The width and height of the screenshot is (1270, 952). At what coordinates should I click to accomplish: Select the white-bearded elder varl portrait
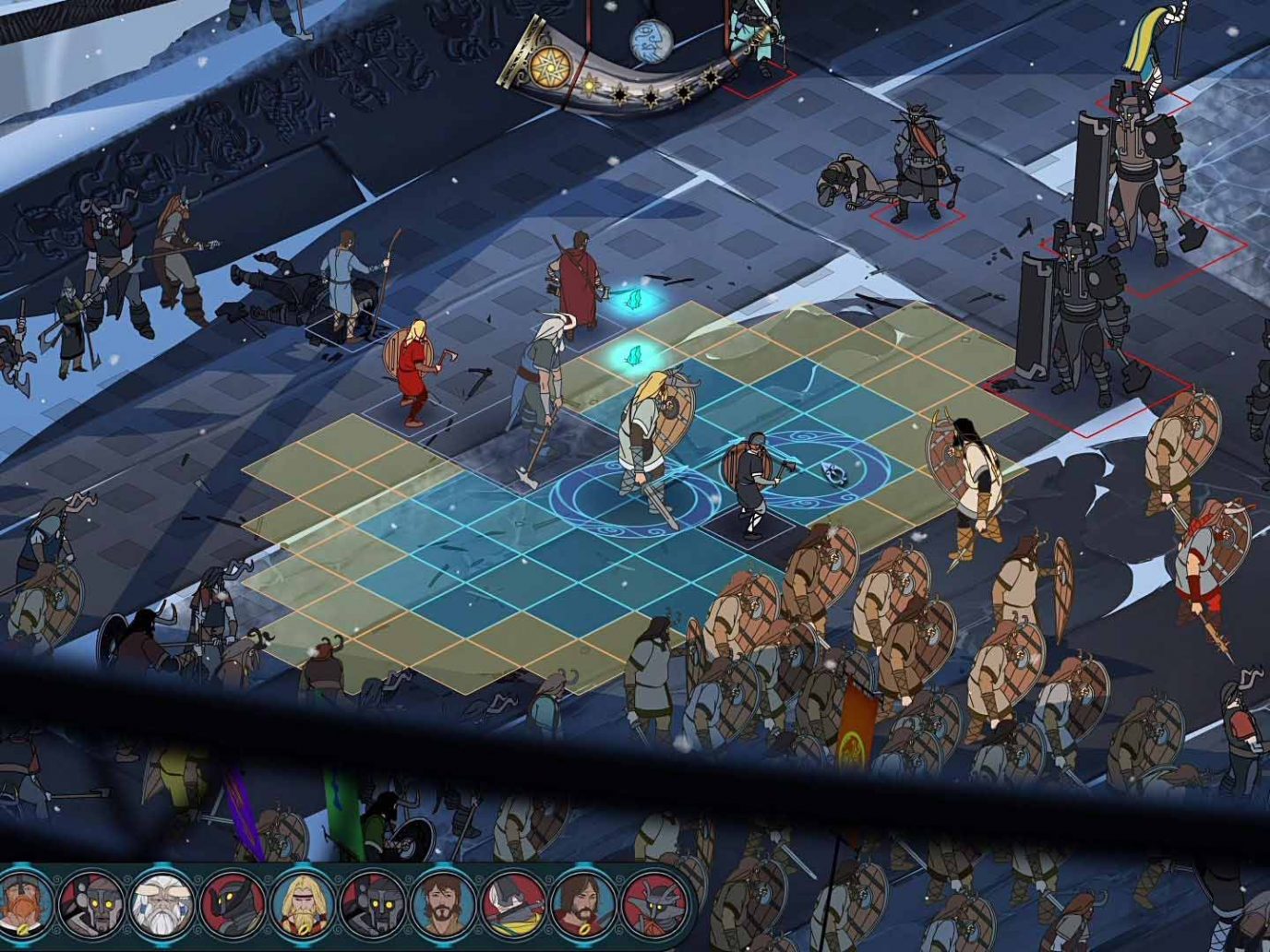(x=161, y=902)
